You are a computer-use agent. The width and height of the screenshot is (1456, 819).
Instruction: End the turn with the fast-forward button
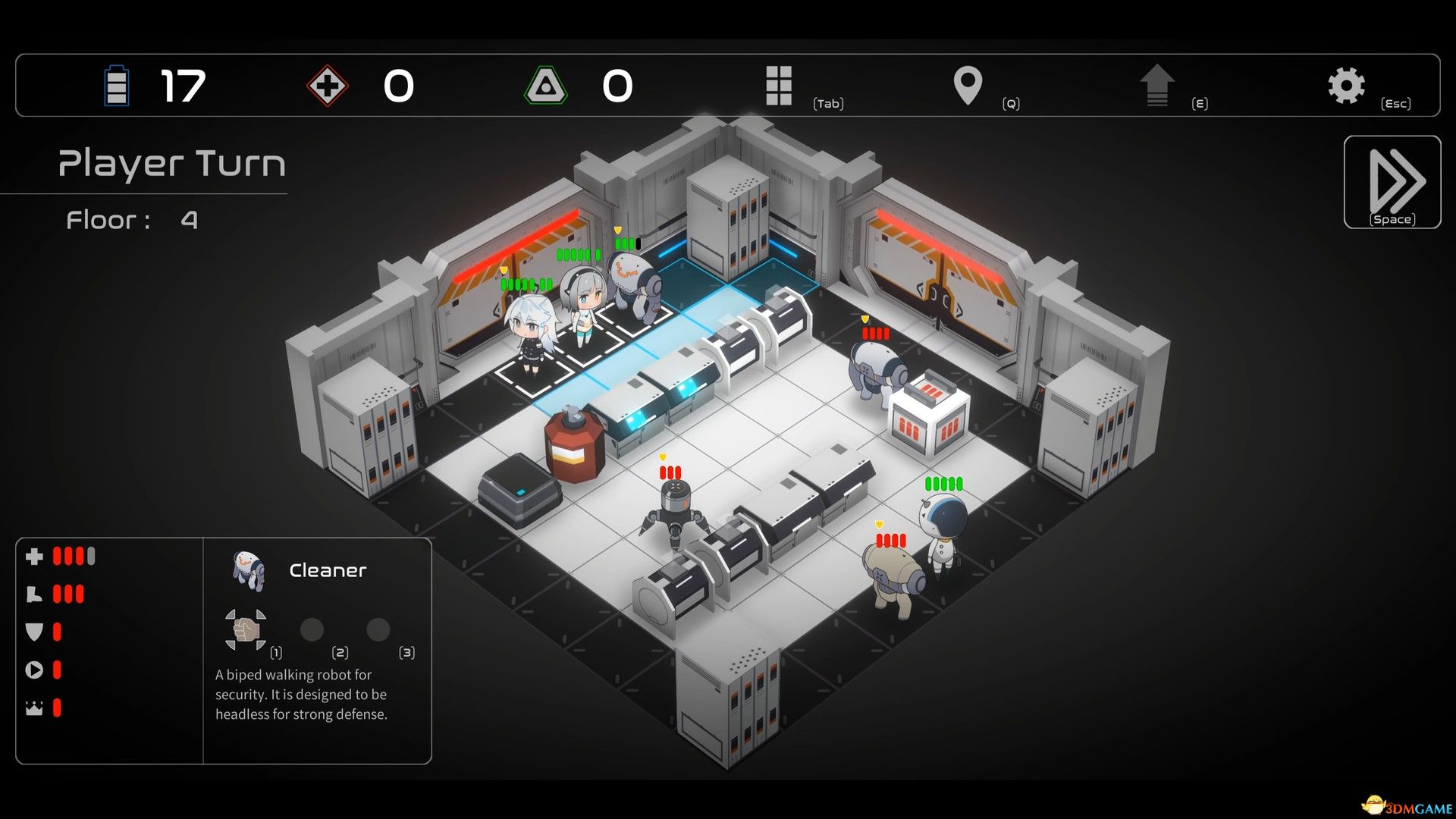click(x=1392, y=182)
